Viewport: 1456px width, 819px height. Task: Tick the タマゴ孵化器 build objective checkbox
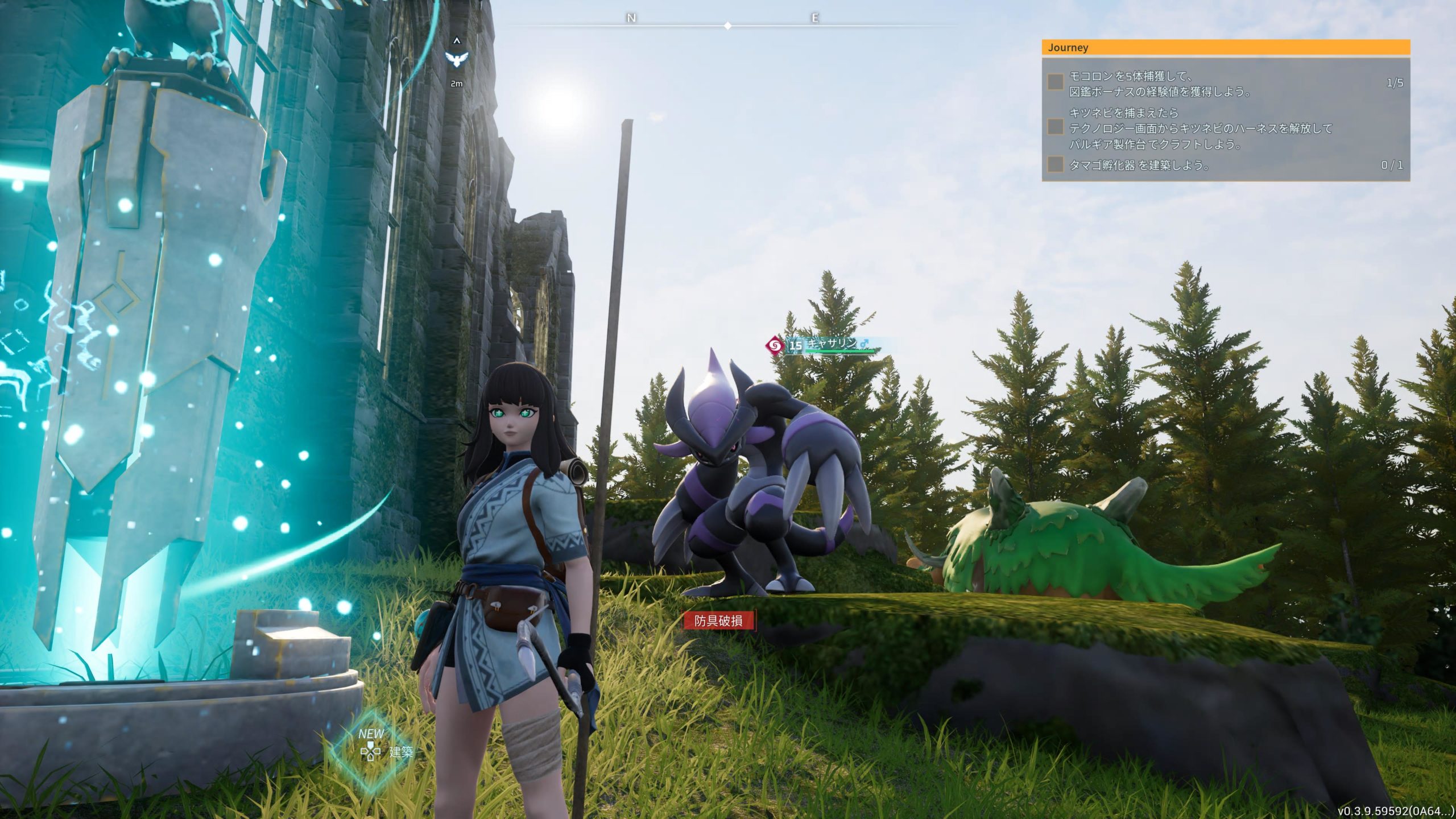1056,164
